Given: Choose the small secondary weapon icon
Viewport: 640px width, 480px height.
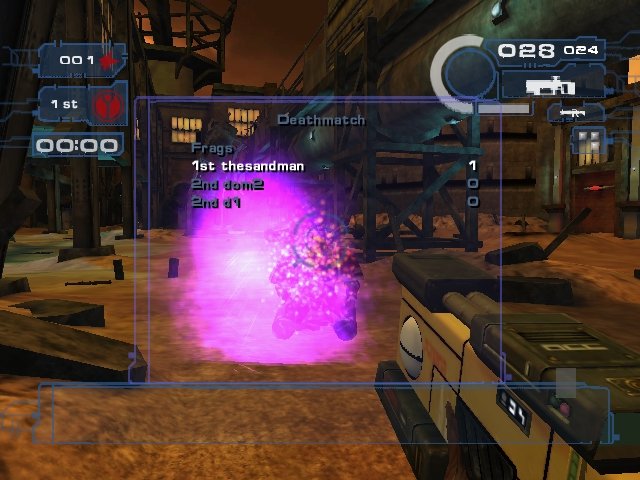Looking at the screenshot, I should click(x=573, y=114).
